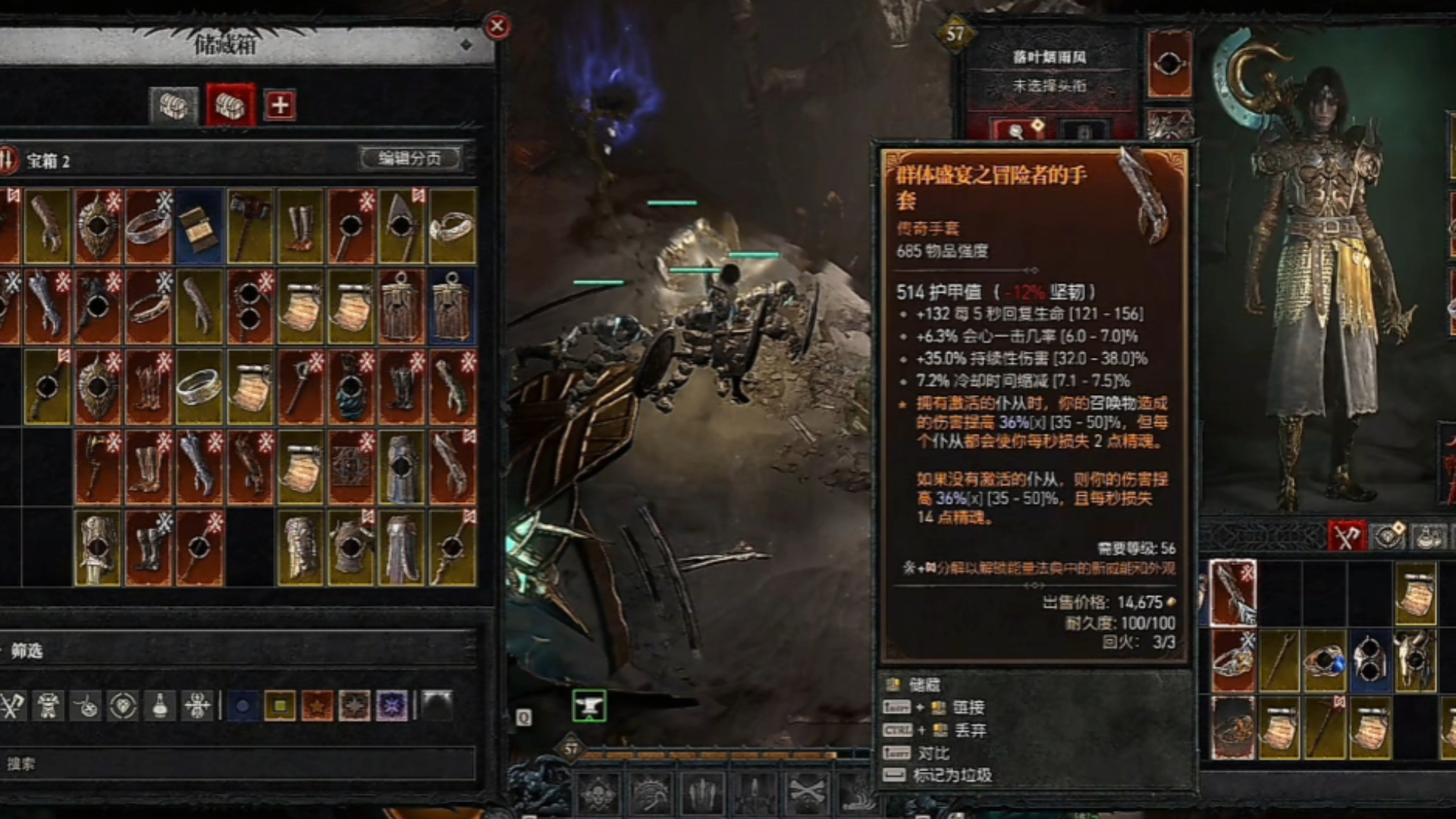
Task: Click the yellow rare quality color swatch
Action: coord(281,704)
